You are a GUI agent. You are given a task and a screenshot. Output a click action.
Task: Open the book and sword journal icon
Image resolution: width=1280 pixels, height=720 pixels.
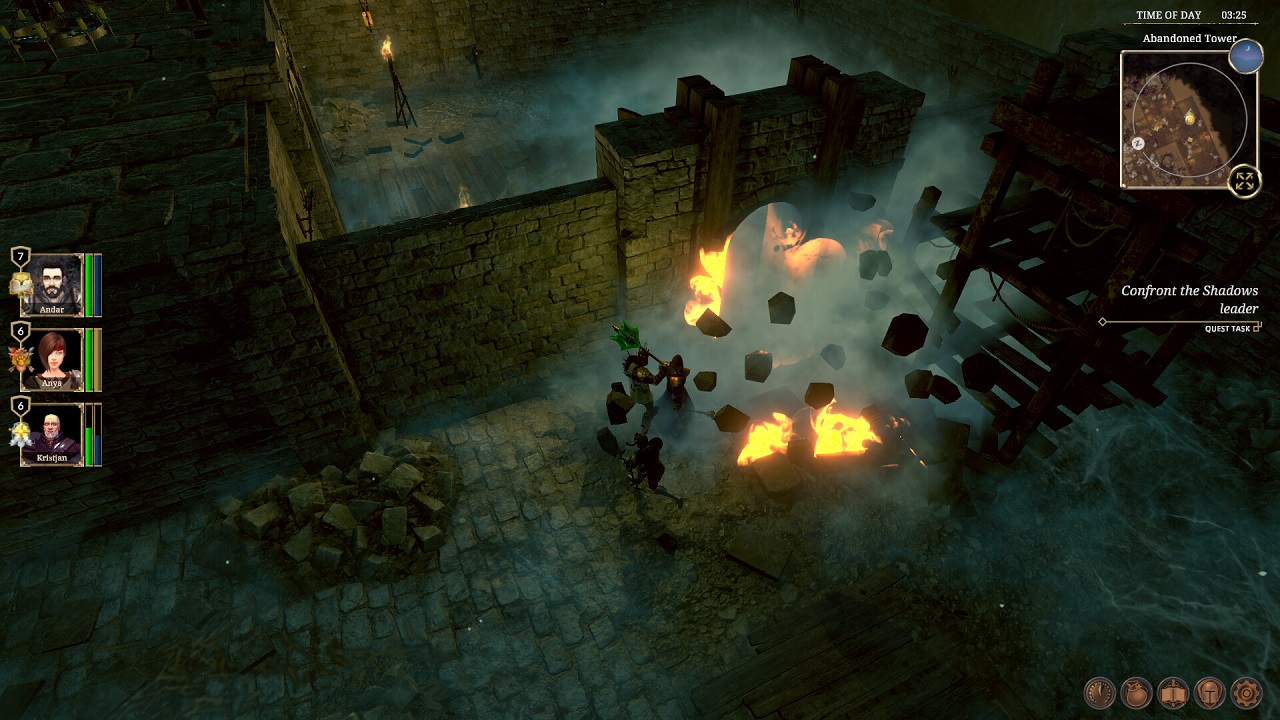tap(1173, 693)
